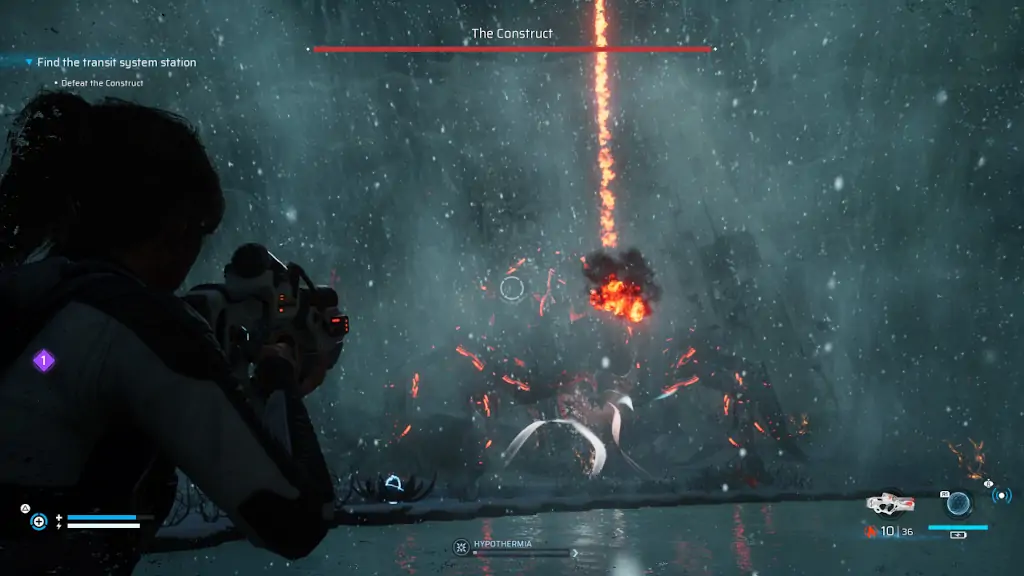Image resolution: width=1024 pixels, height=576 pixels.
Task: Activate the blue shield sphere ability
Action: pos(958,502)
